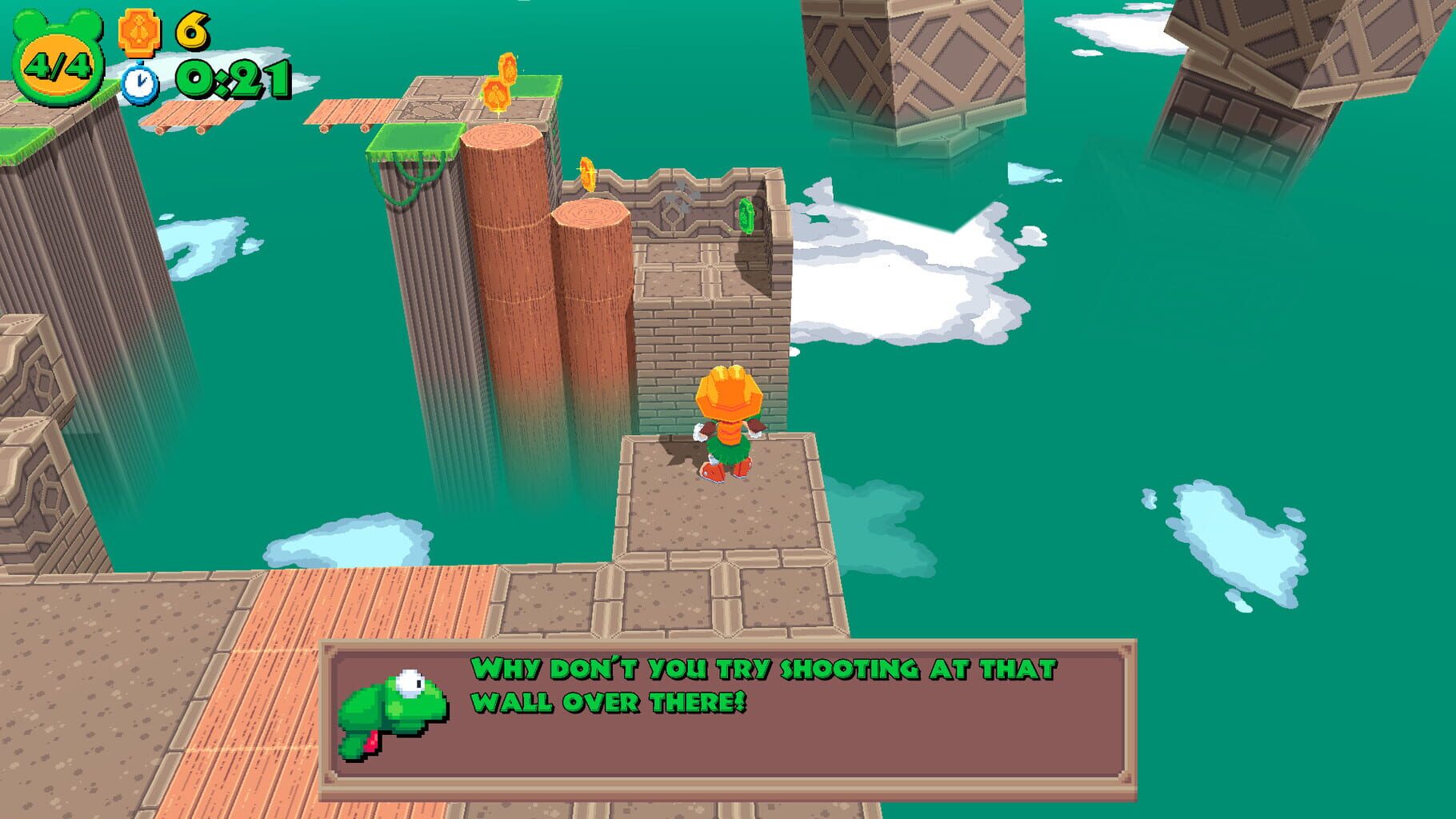The height and width of the screenshot is (819, 1456).
Task: Click the green gem embedded in the wall
Action: [747, 218]
